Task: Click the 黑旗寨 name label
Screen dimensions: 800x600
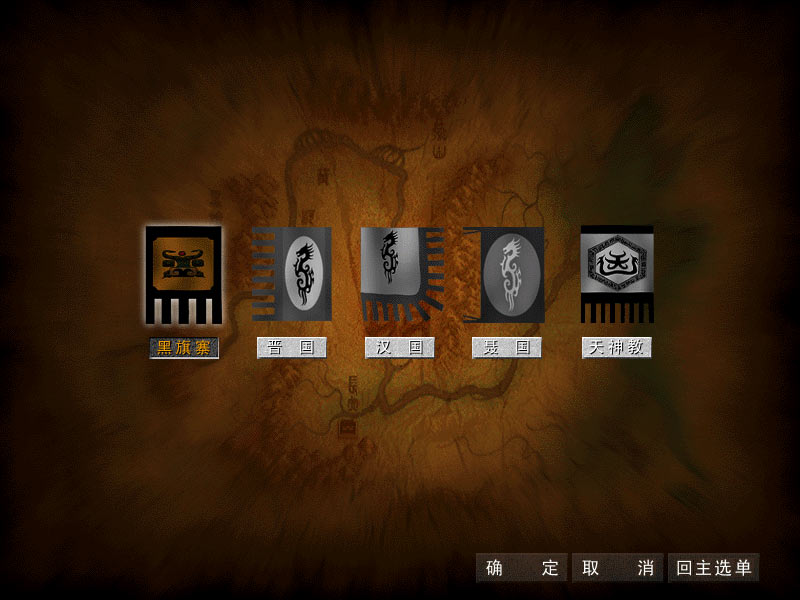Action: tap(184, 348)
